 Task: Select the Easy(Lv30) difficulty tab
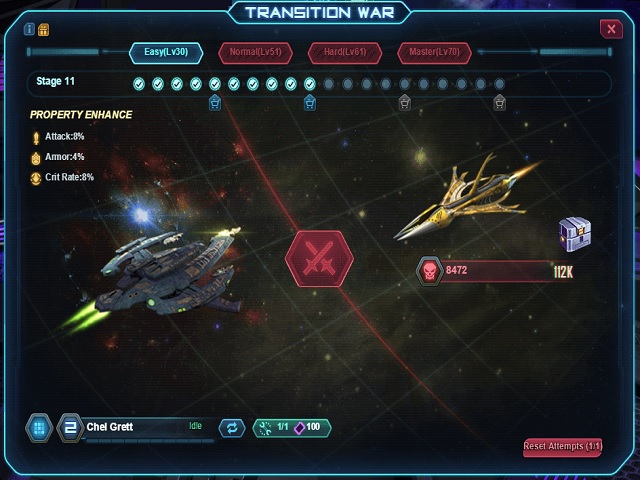tap(165, 52)
